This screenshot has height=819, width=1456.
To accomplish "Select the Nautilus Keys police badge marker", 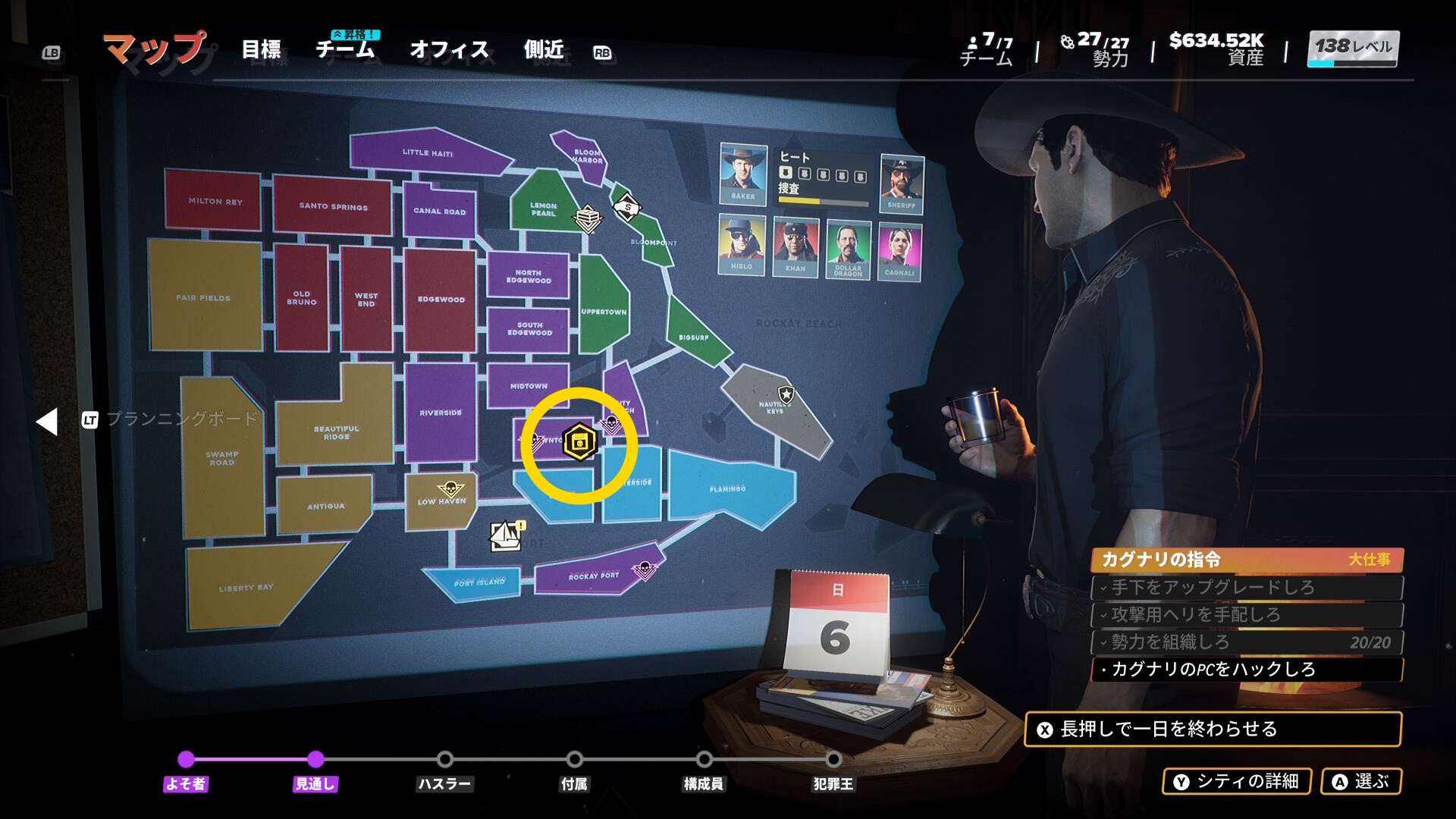I will (x=786, y=394).
